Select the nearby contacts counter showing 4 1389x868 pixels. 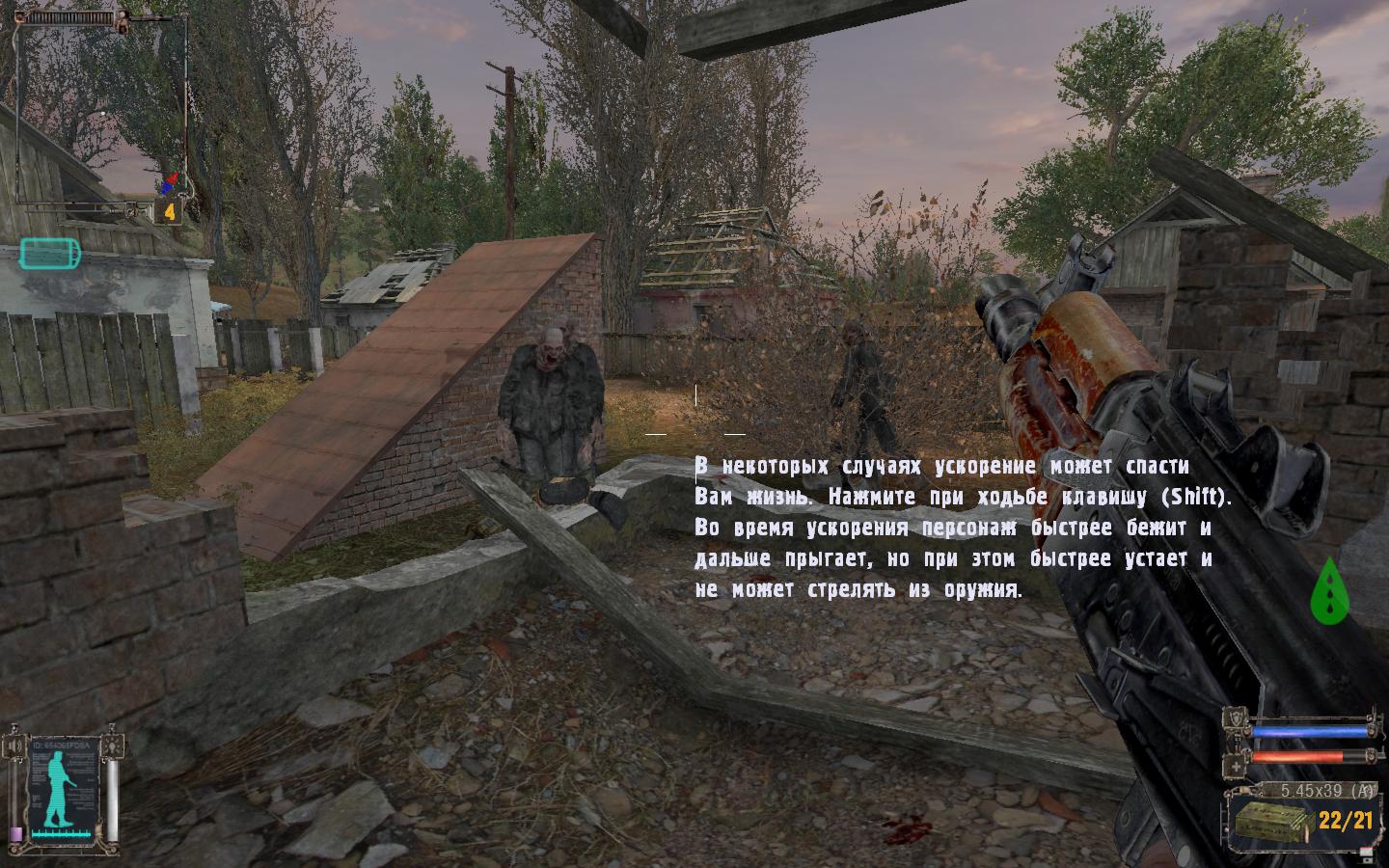point(170,211)
